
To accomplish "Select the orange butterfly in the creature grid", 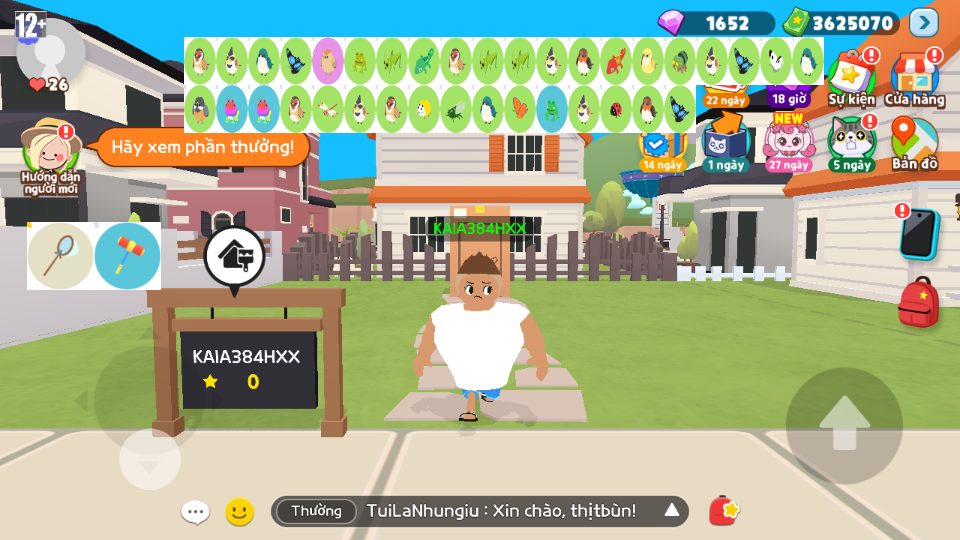I will (519, 107).
